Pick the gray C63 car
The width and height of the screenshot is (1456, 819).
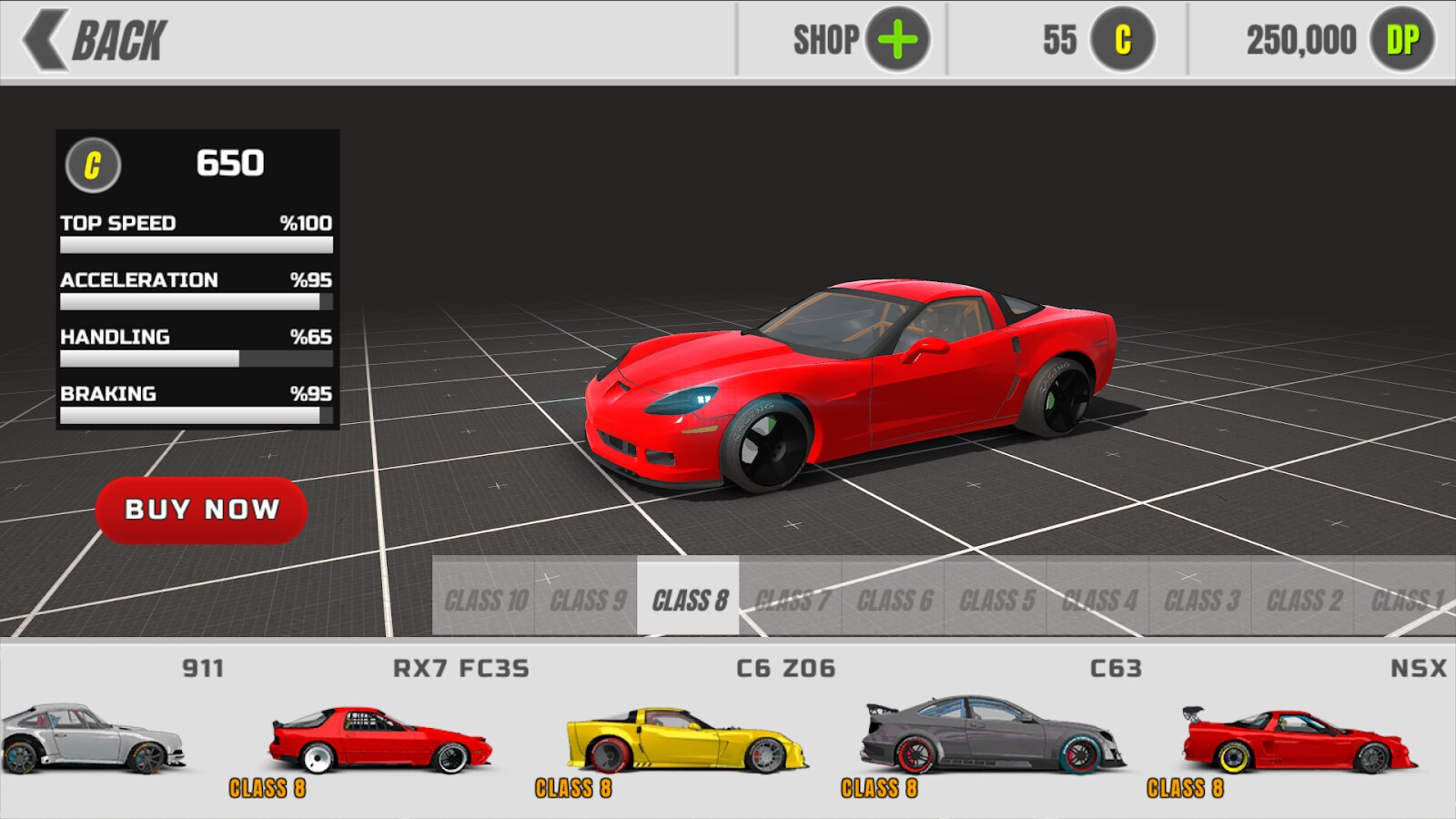coord(992,737)
